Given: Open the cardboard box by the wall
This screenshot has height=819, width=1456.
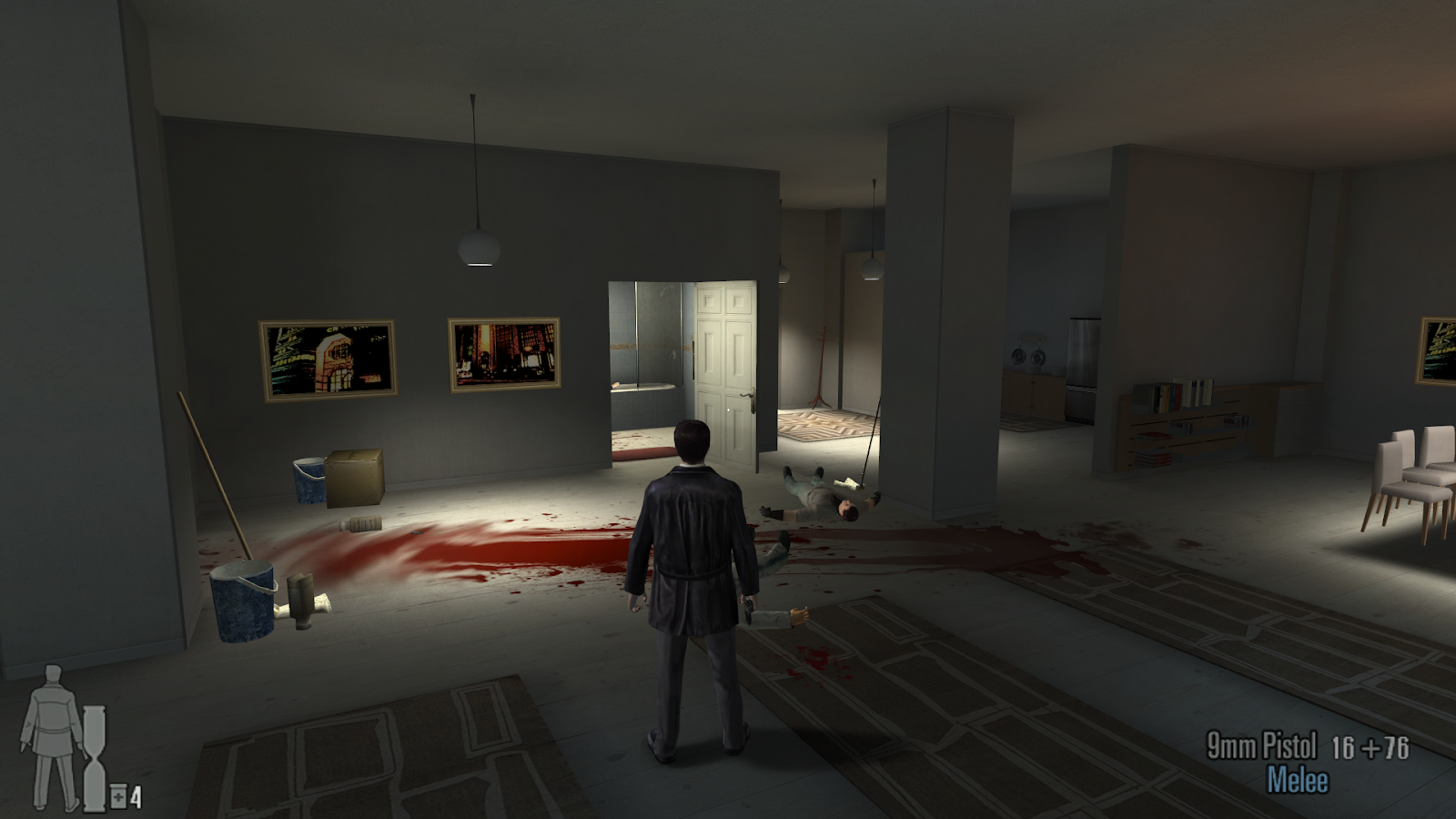Looking at the screenshot, I should [x=353, y=475].
